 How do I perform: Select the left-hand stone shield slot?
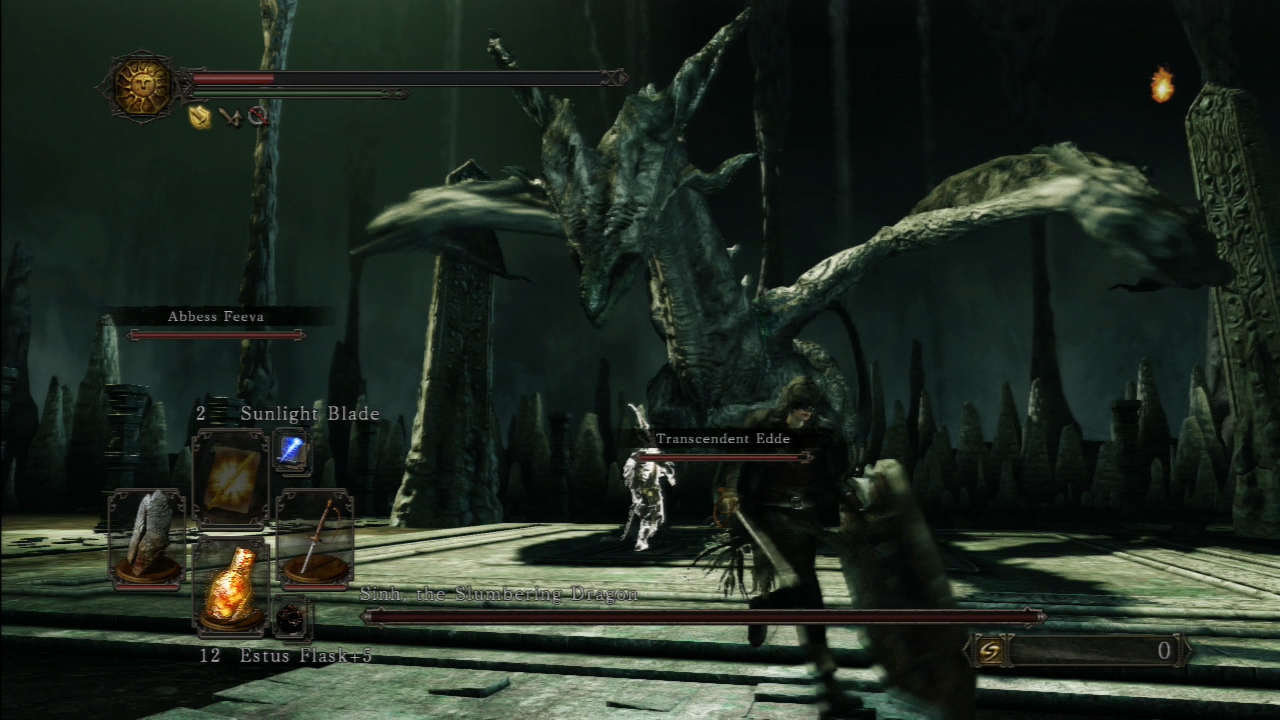146,538
